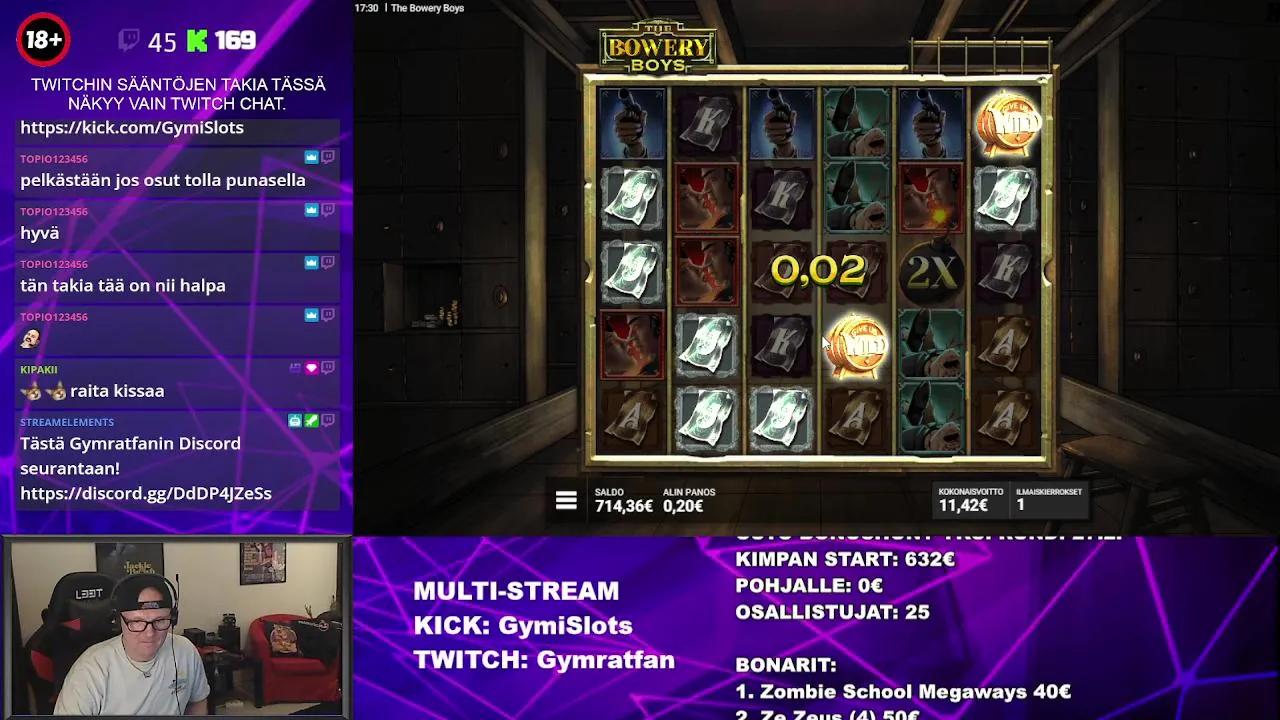Click the ILMAISKIERROKSET free spins counter

pyautogui.click(x=1047, y=500)
